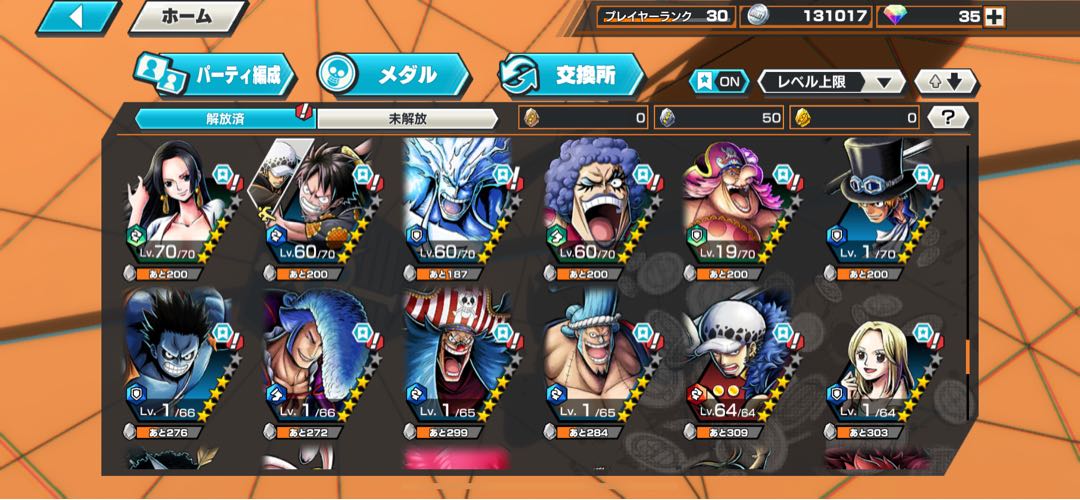Open パーティ編成 party setup
This screenshot has width=1080, height=500.
pos(214,75)
